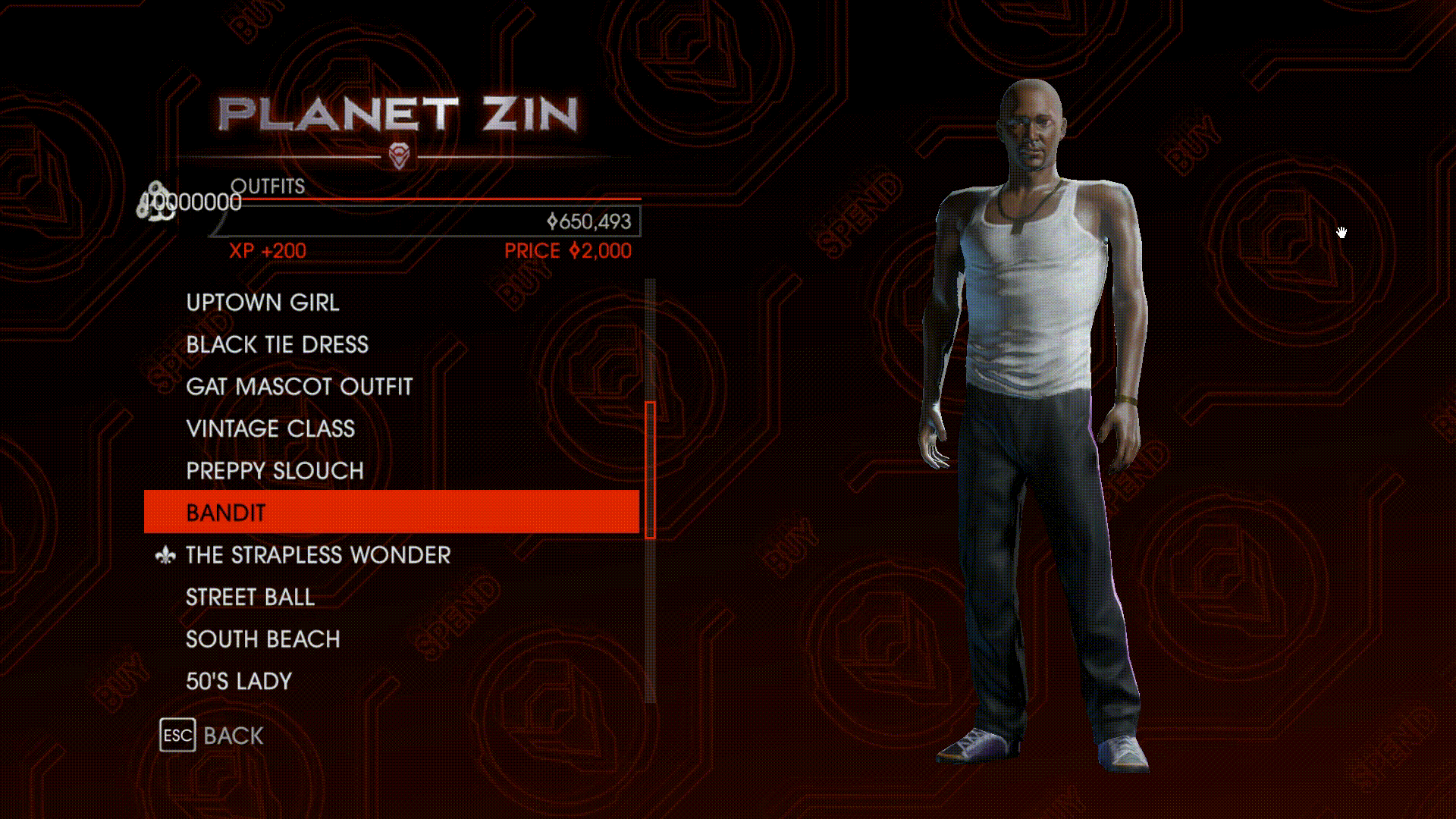Select the South Beach outfit
The height and width of the screenshot is (819, 1456).
(x=262, y=639)
